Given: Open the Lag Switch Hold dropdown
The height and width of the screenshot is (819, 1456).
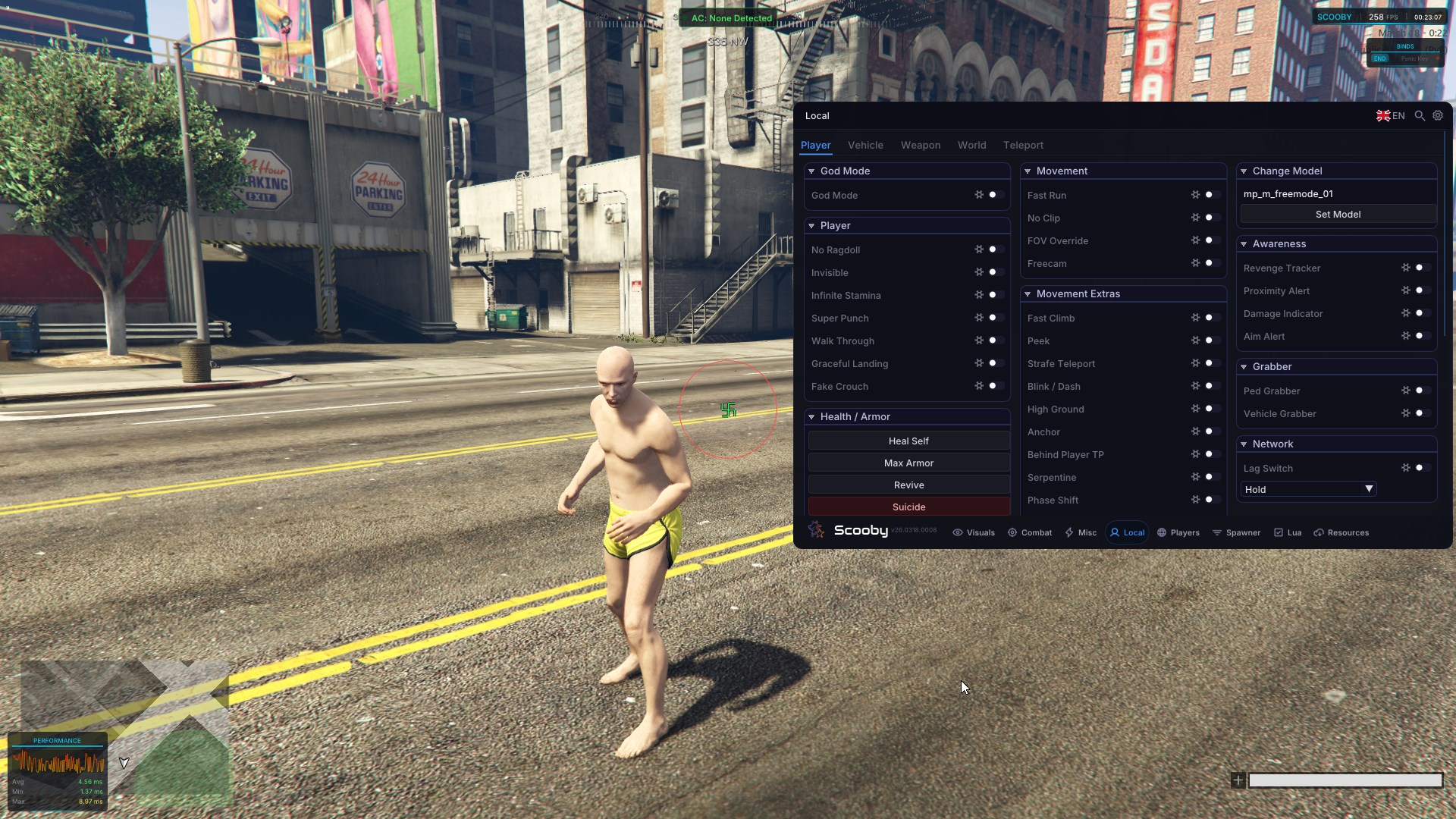Looking at the screenshot, I should click(1307, 489).
